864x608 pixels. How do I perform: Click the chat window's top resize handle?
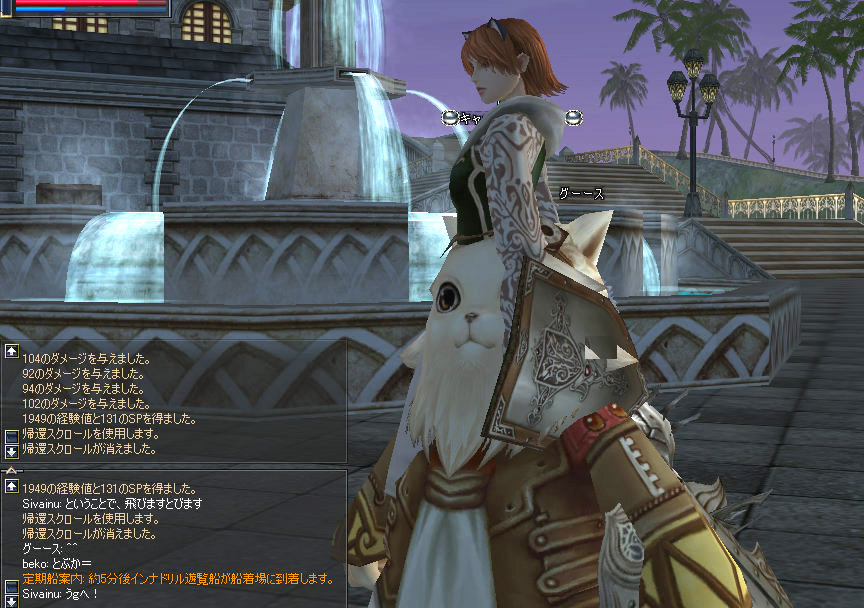click(11, 469)
